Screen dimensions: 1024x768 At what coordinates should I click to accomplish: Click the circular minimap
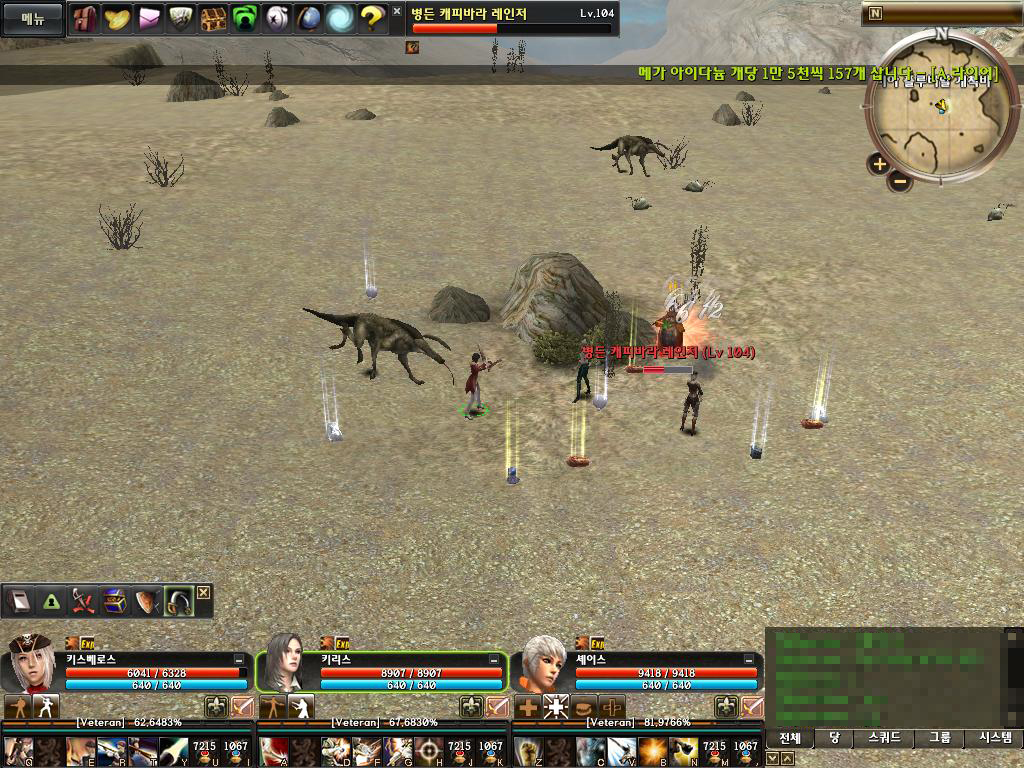pos(941,105)
